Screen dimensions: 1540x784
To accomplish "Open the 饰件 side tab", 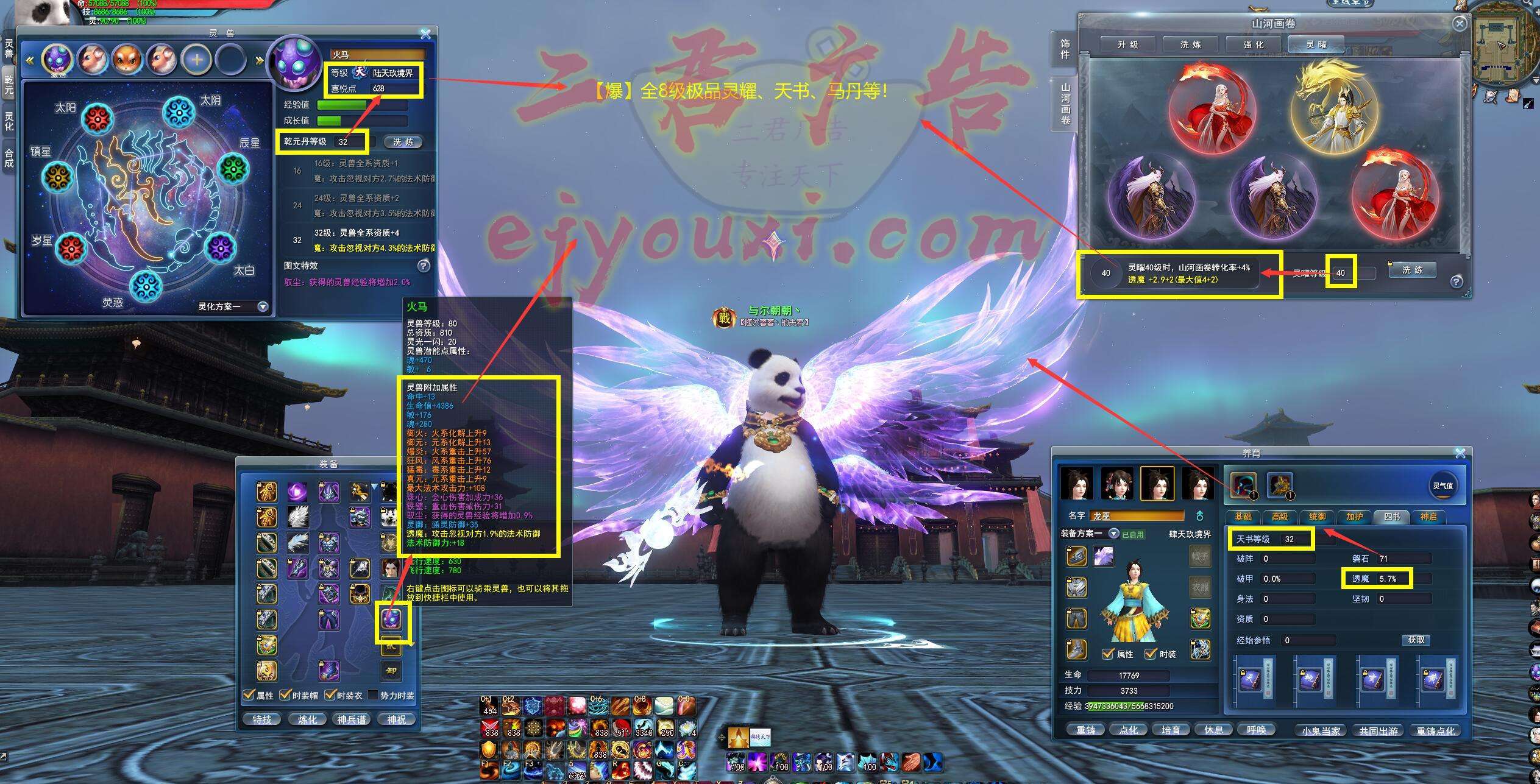I will coord(1065,49).
